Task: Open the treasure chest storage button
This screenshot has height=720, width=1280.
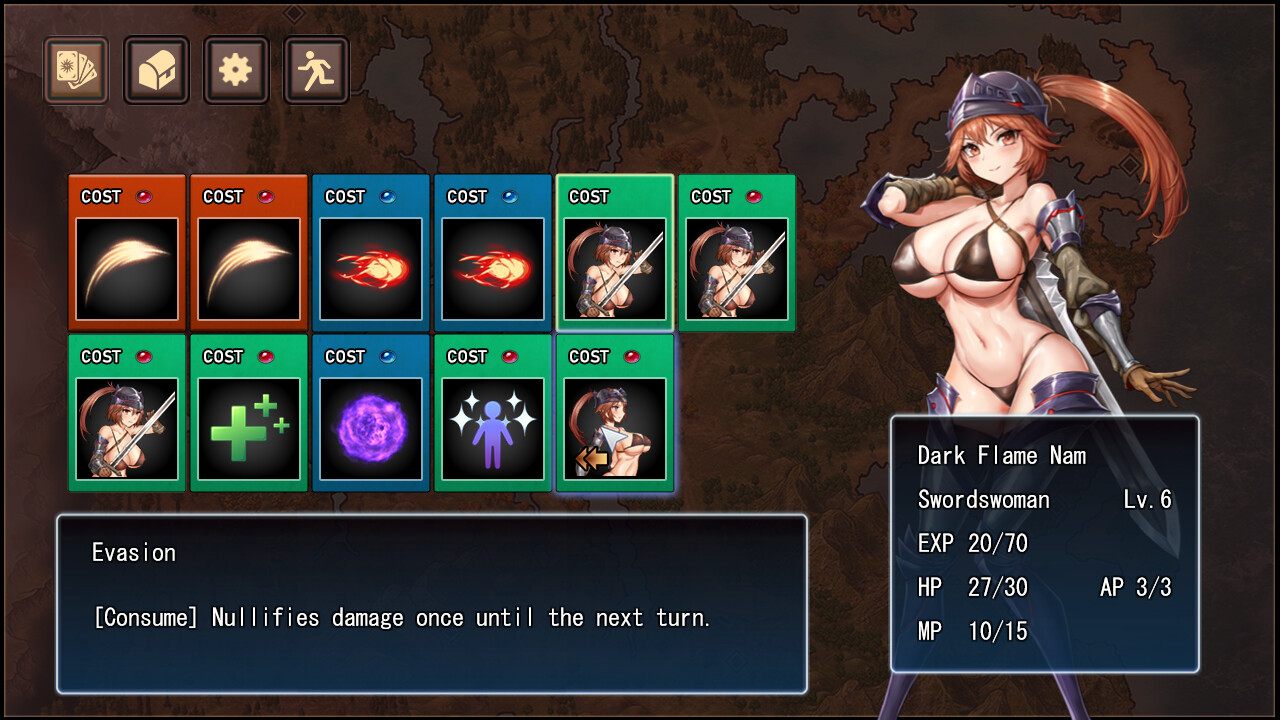Action: click(156, 71)
